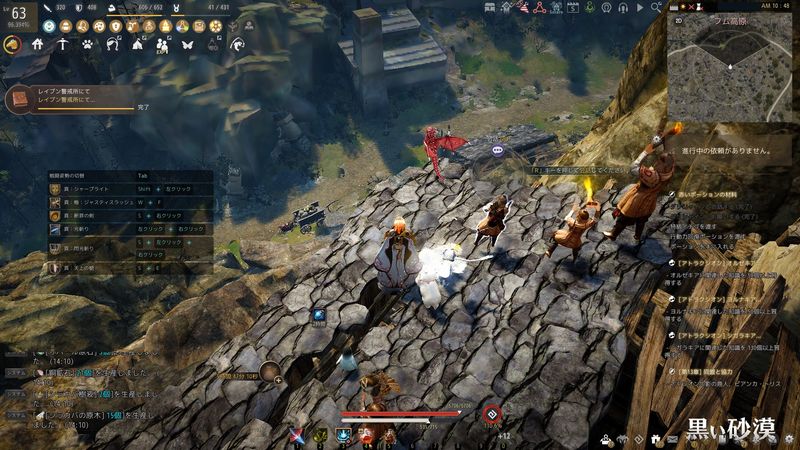Image resolution: width=800 pixels, height=450 pixels.
Task: Select the butterfly fairy icon
Action: click(186, 44)
